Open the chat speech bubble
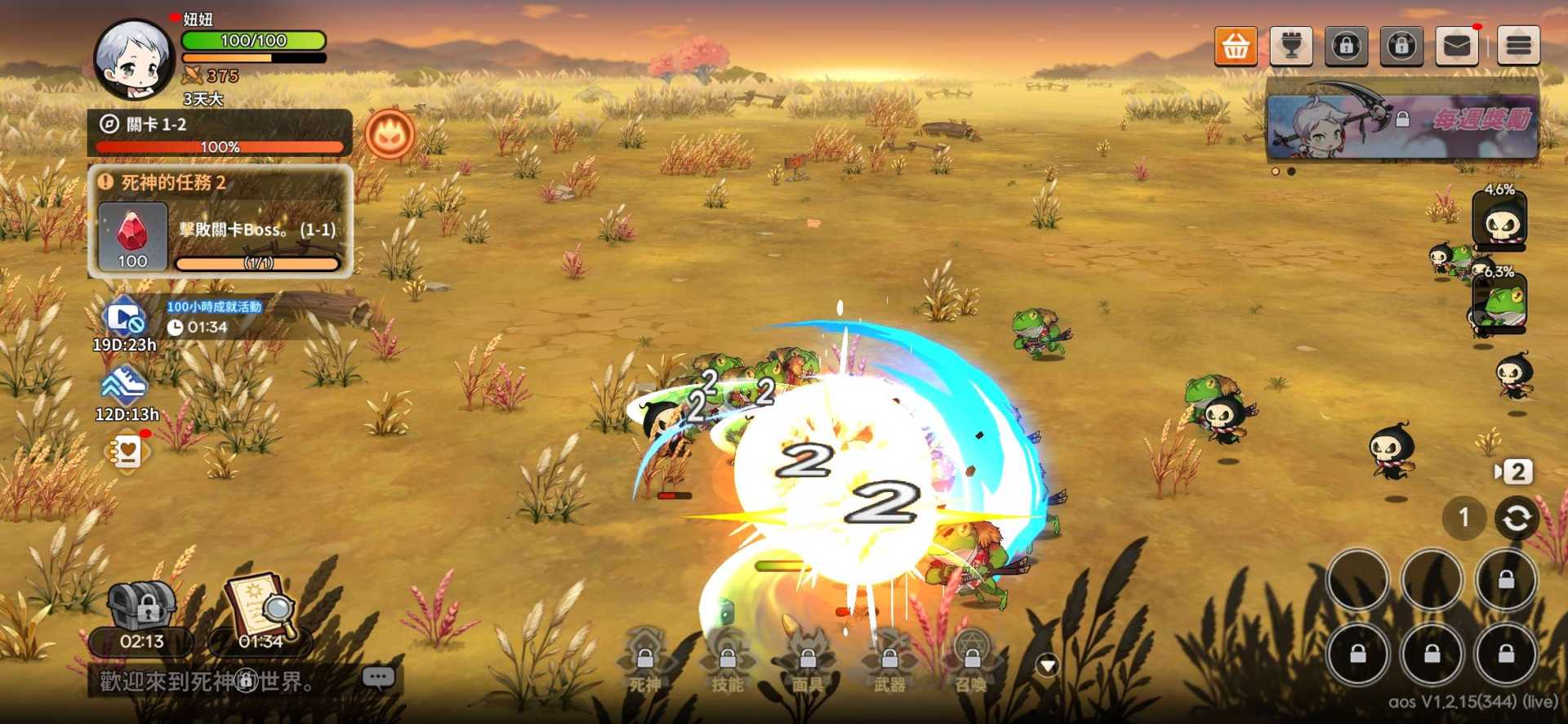Image resolution: width=1568 pixels, height=724 pixels. click(378, 677)
